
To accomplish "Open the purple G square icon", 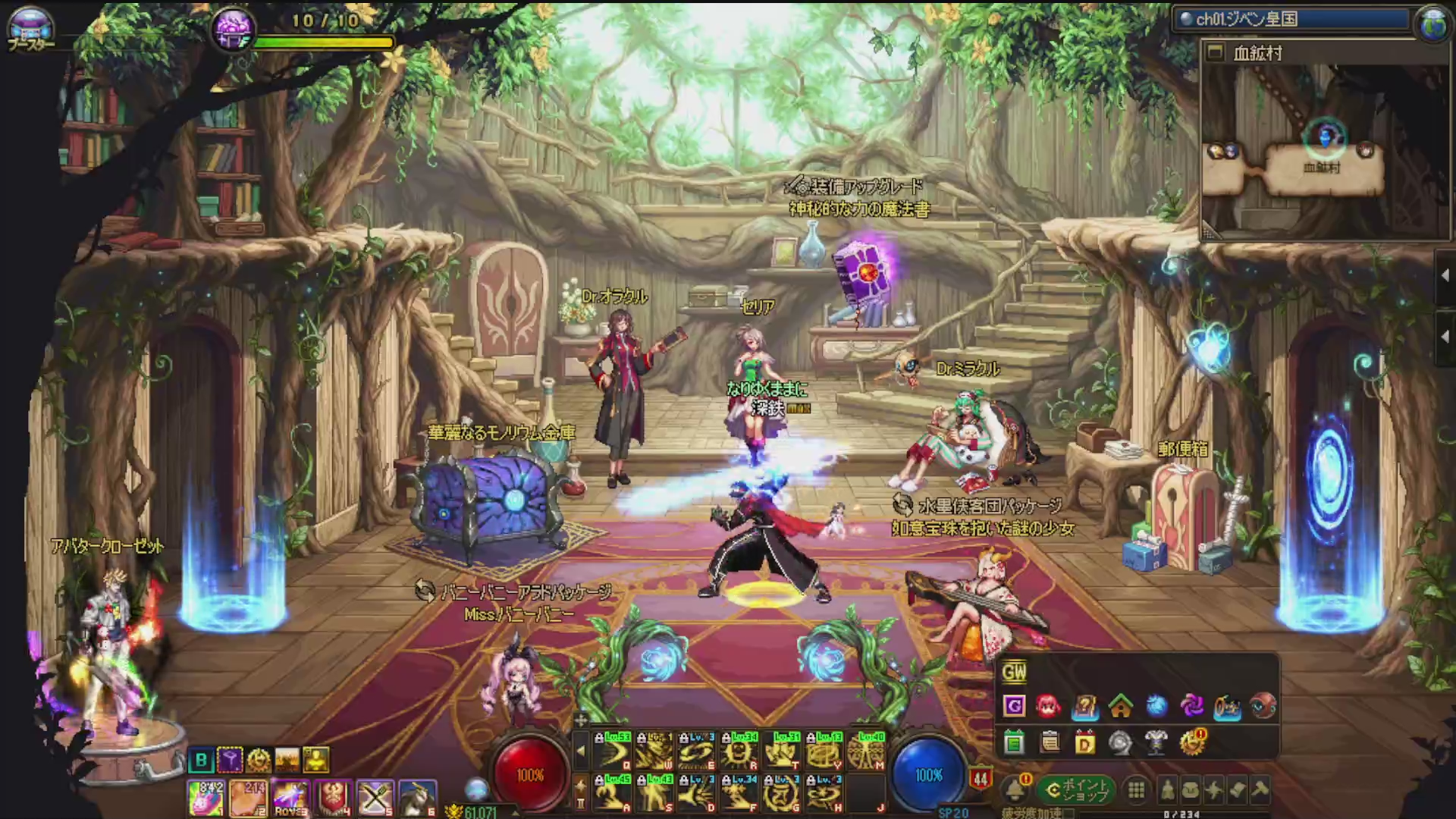I will click(1014, 707).
